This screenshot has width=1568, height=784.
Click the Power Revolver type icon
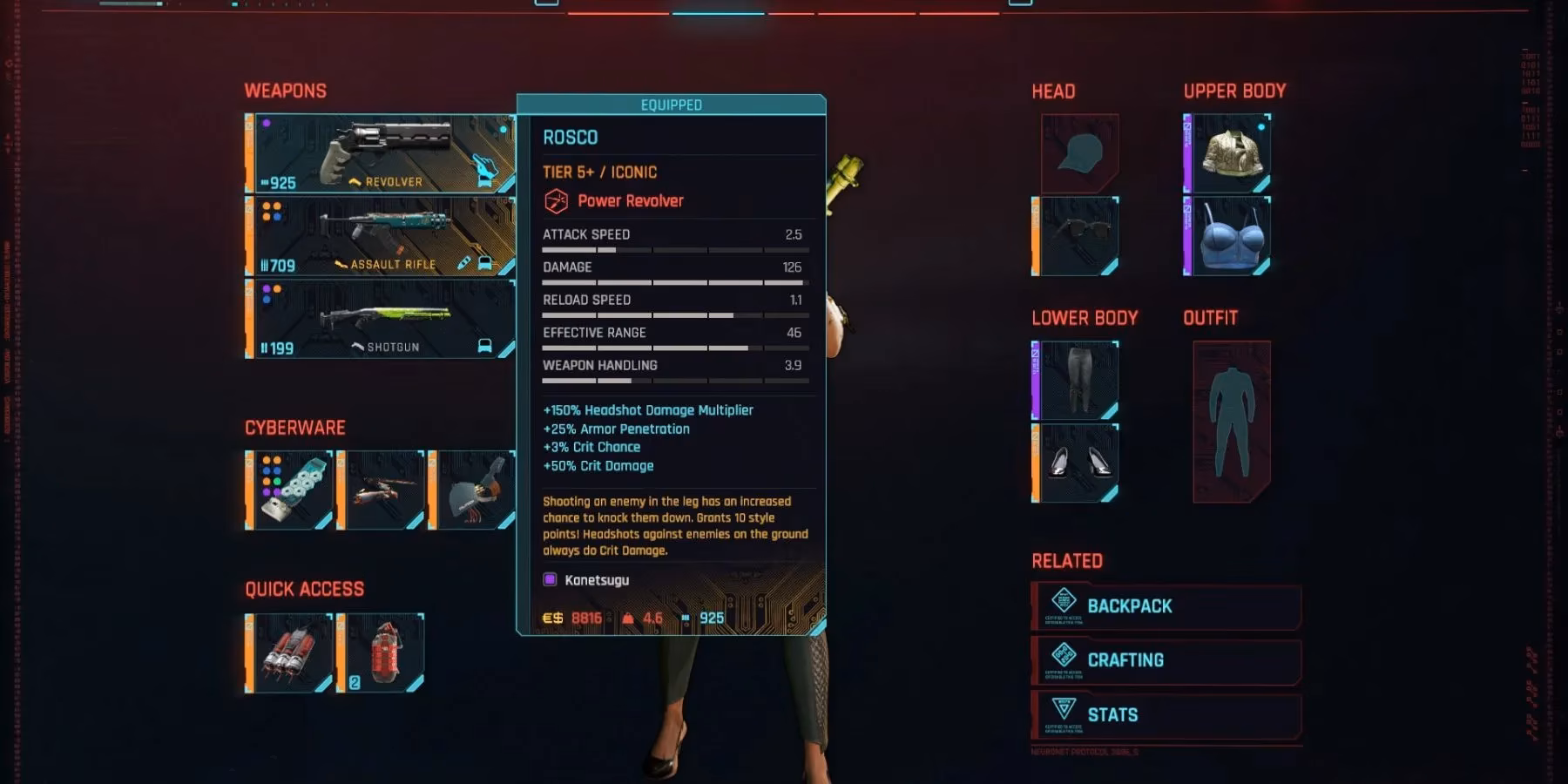click(555, 200)
